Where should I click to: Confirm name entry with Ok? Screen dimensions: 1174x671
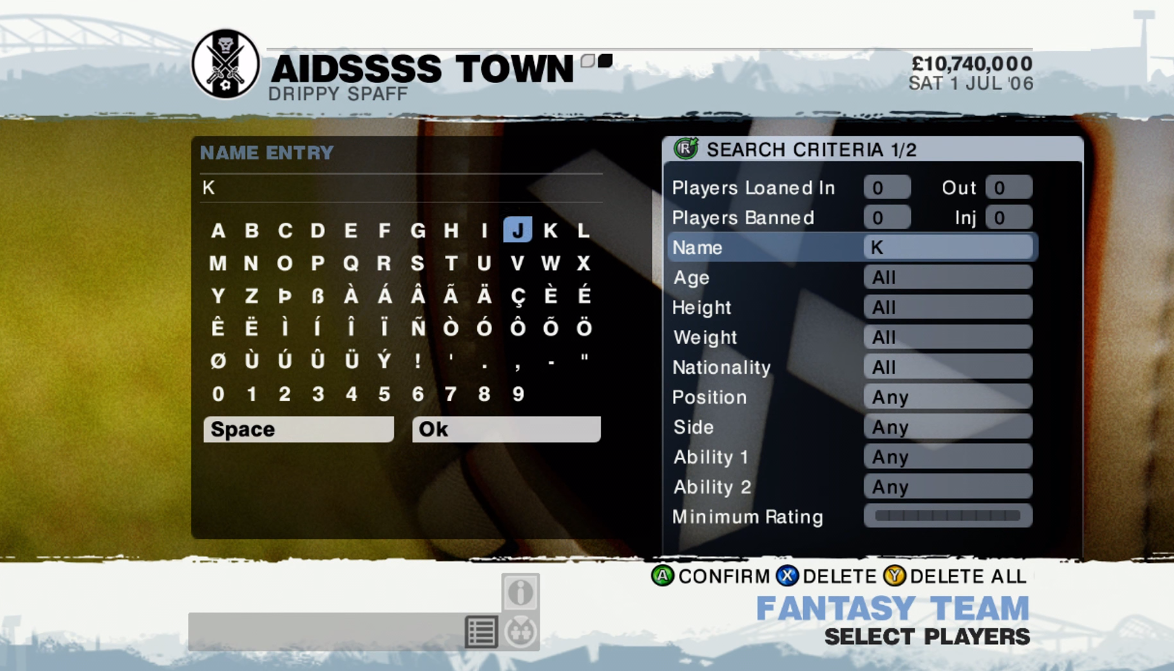[x=506, y=429]
